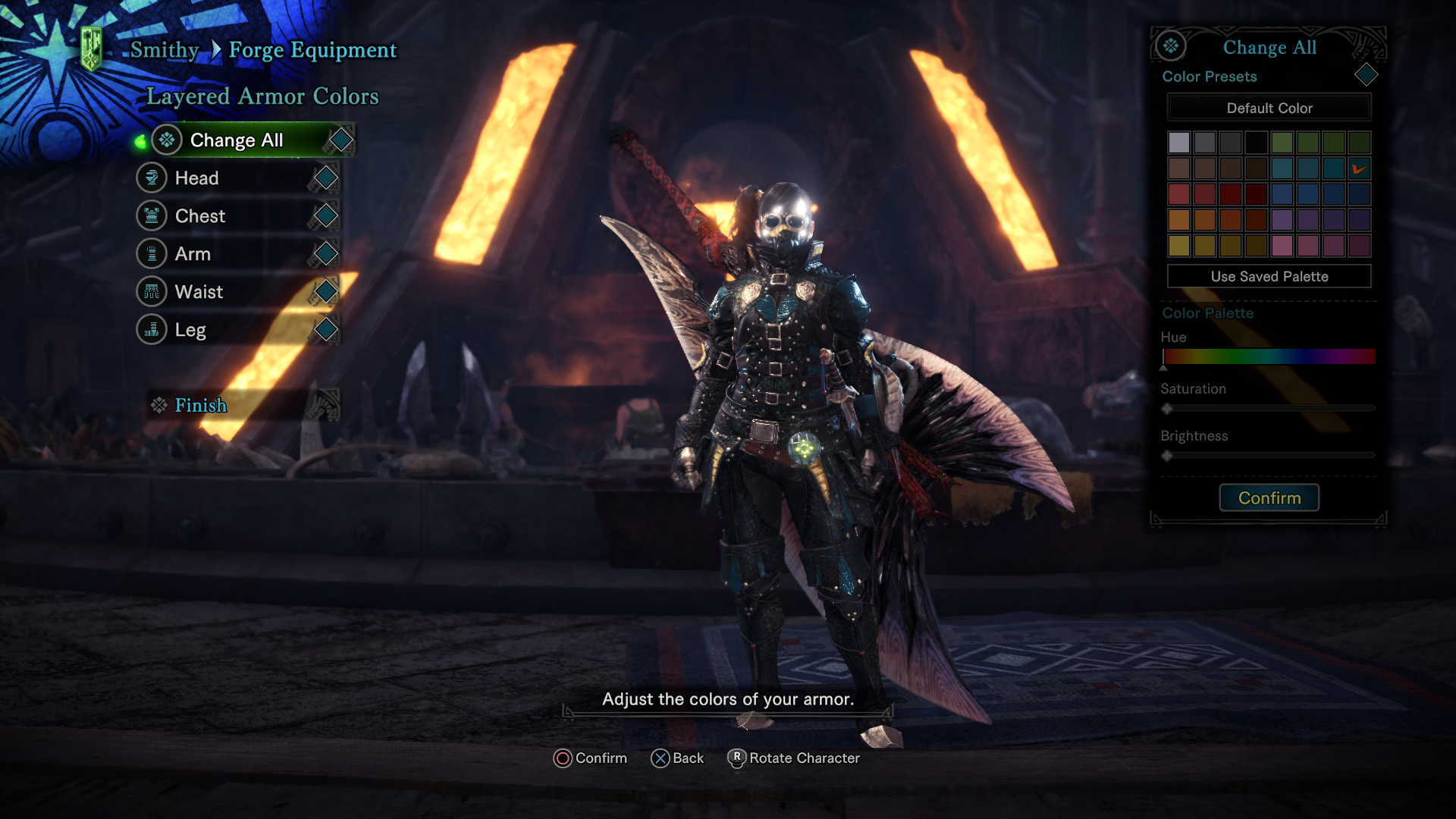This screenshot has height=819, width=1456.
Task: Select the Waist armor icon
Action: tap(152, 291)
